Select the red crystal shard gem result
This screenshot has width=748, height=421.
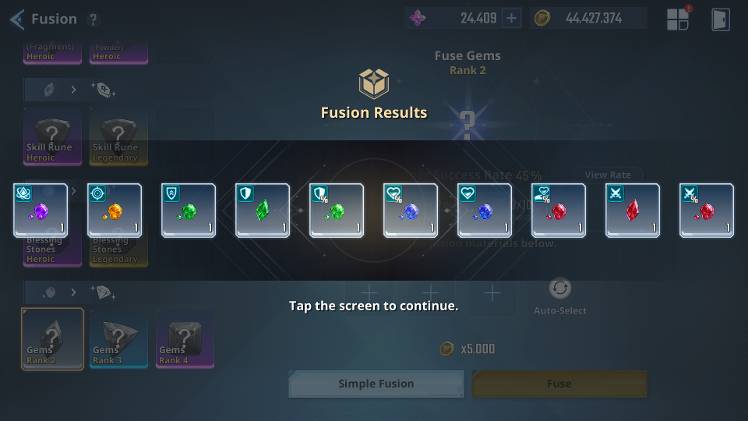(x=632, y=210)
